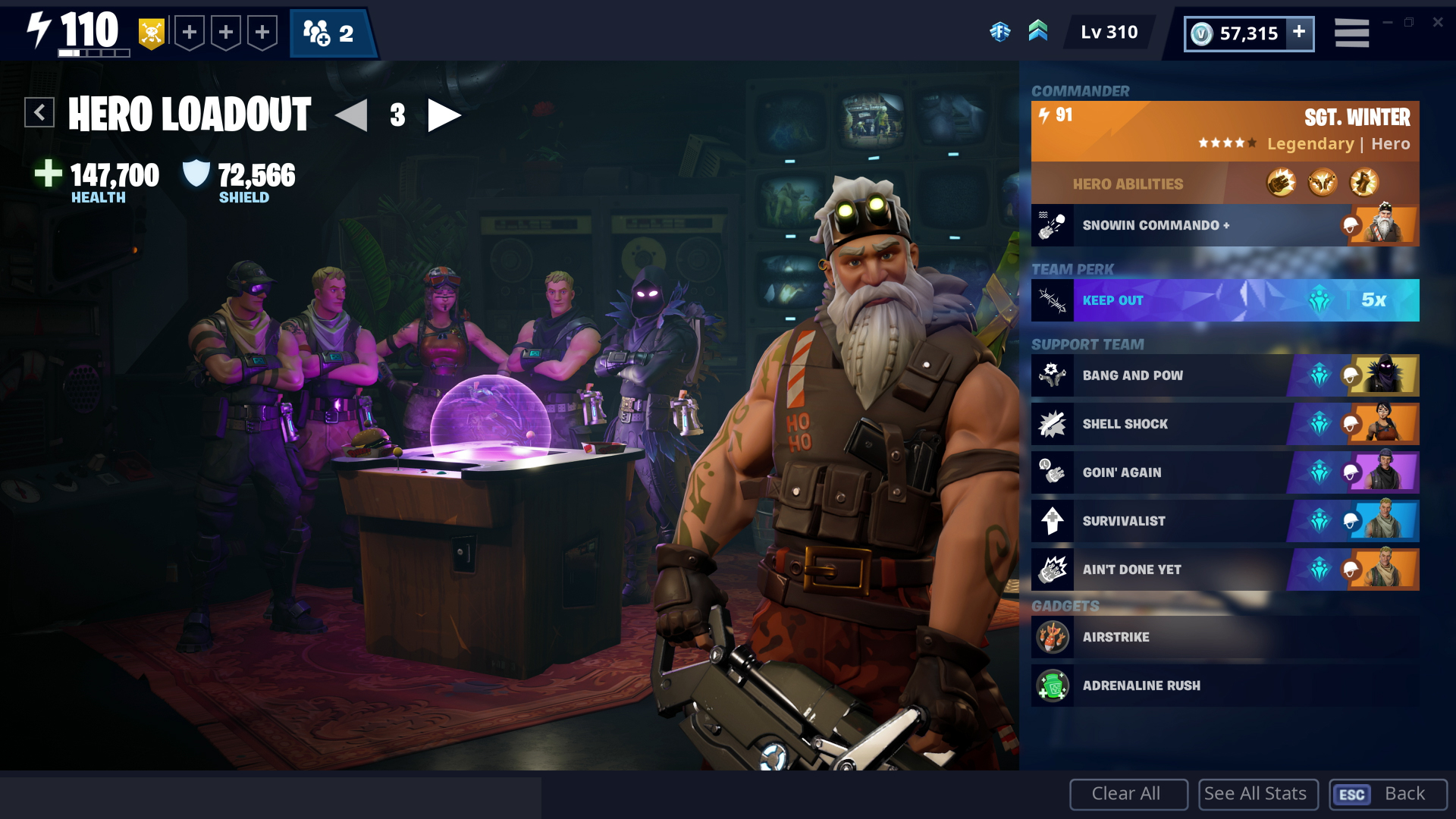Select the Snowin Commando perk icon

point(1052,224)
